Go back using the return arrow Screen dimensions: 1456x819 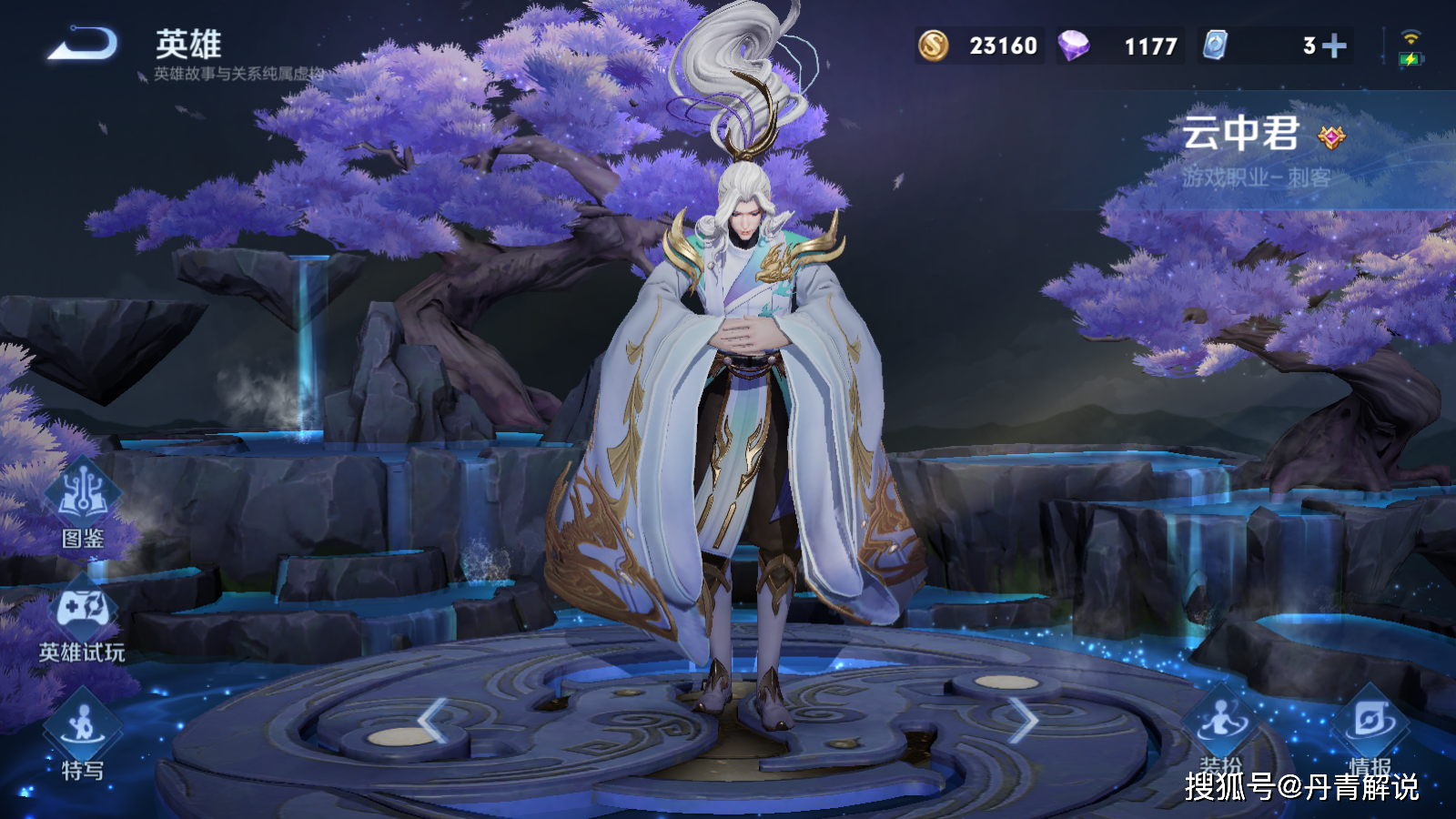[82, 44]
